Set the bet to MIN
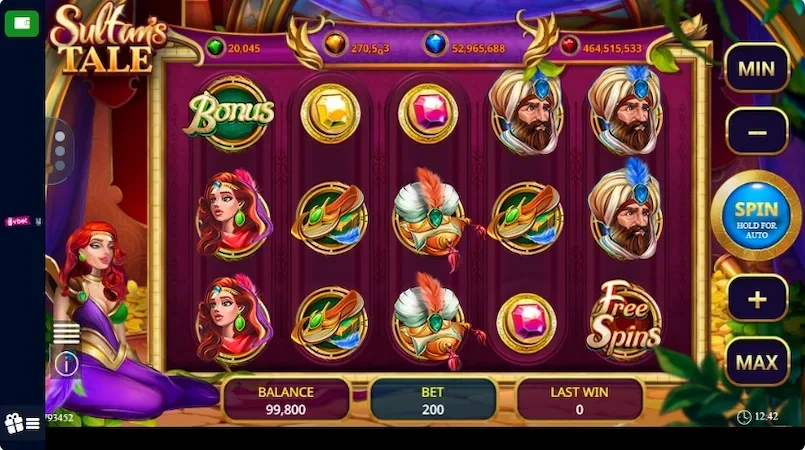The image size is (805, 450). click(756, 69)
